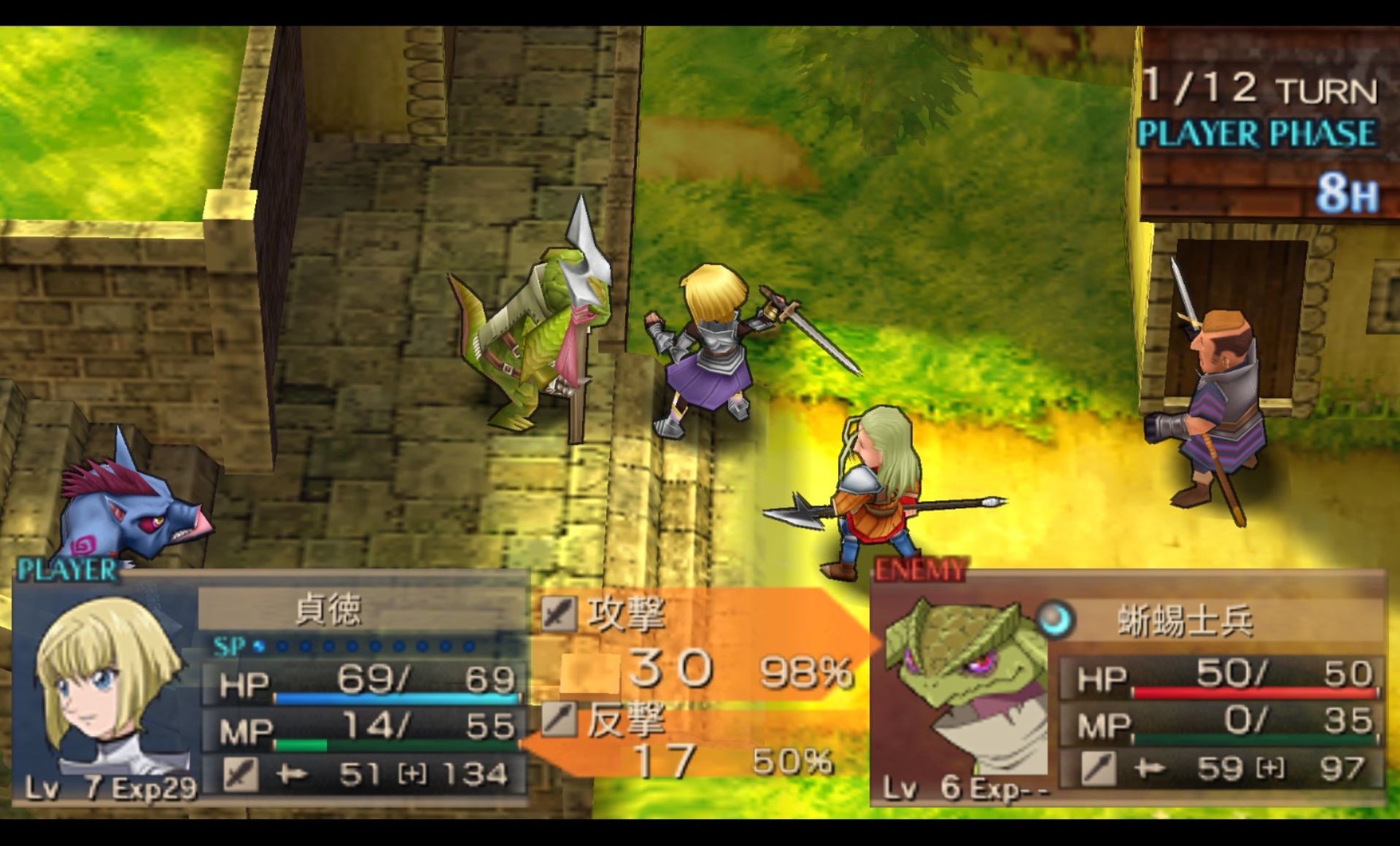
Task: Select the moon element icon beside 蜥蜴士兵
Action: point(1055,619)
